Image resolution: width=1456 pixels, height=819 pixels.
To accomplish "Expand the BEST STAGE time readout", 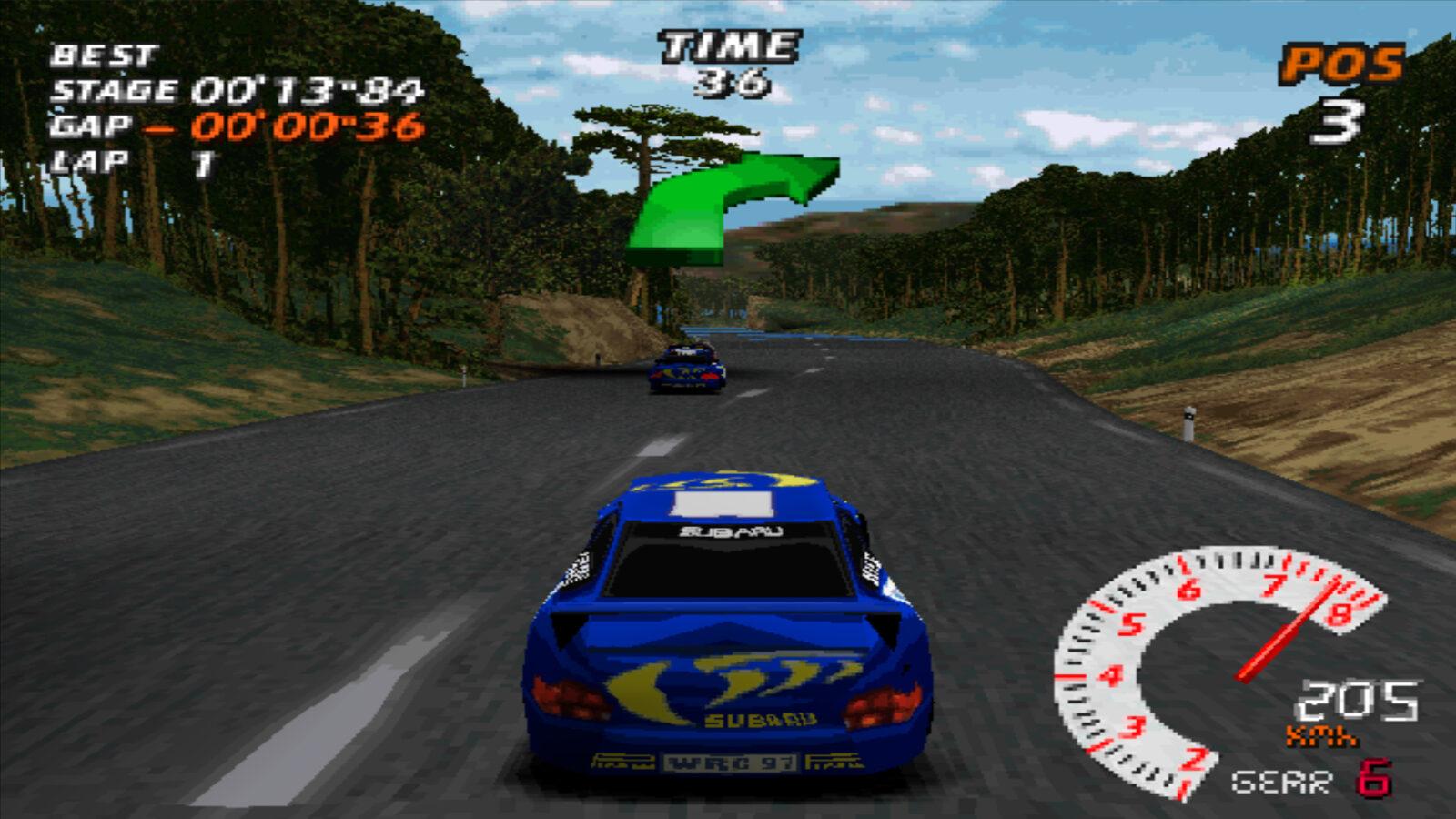I will (x=237, y=89).
